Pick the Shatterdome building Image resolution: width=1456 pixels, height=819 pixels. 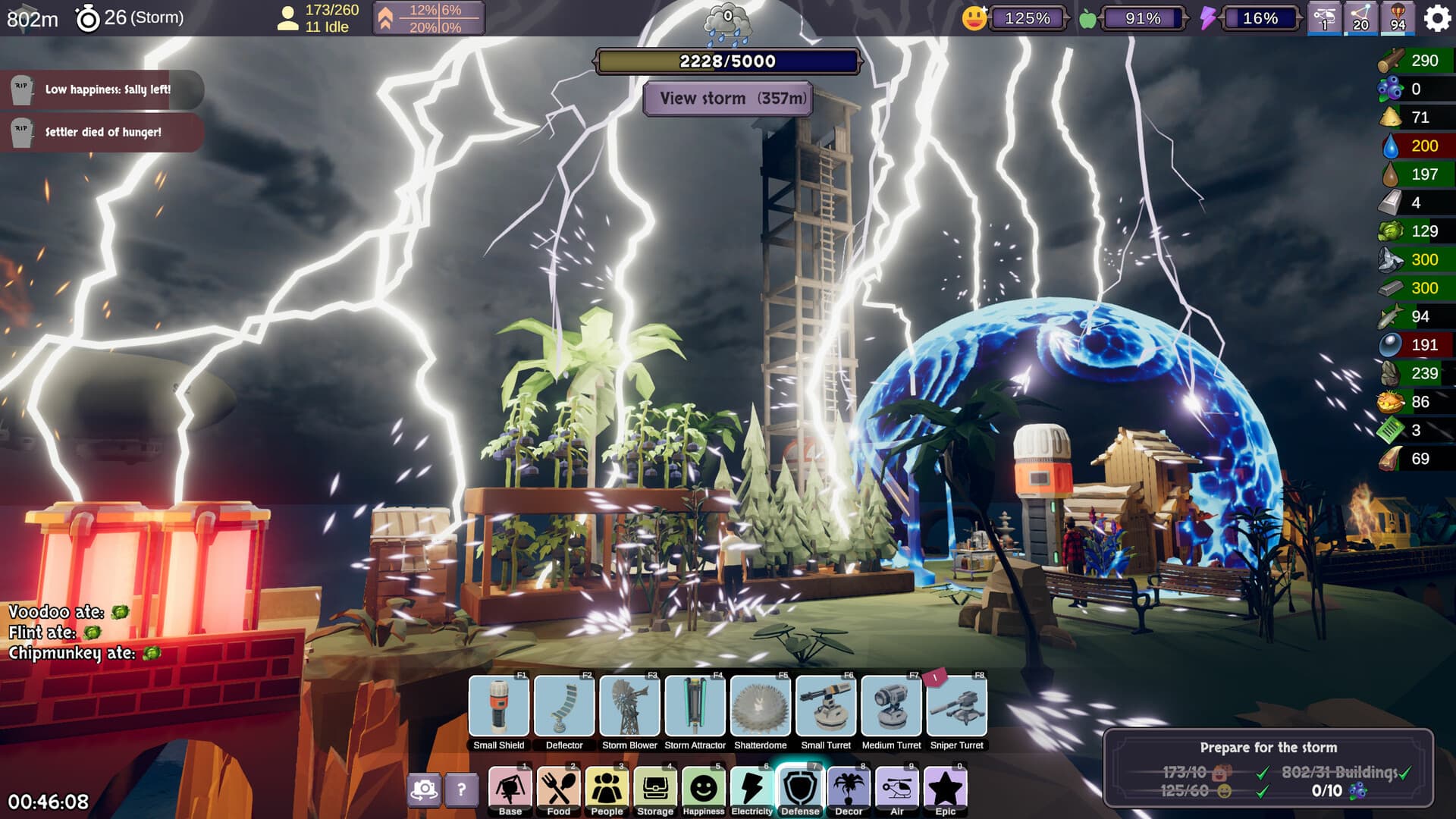tap(761, 707)
